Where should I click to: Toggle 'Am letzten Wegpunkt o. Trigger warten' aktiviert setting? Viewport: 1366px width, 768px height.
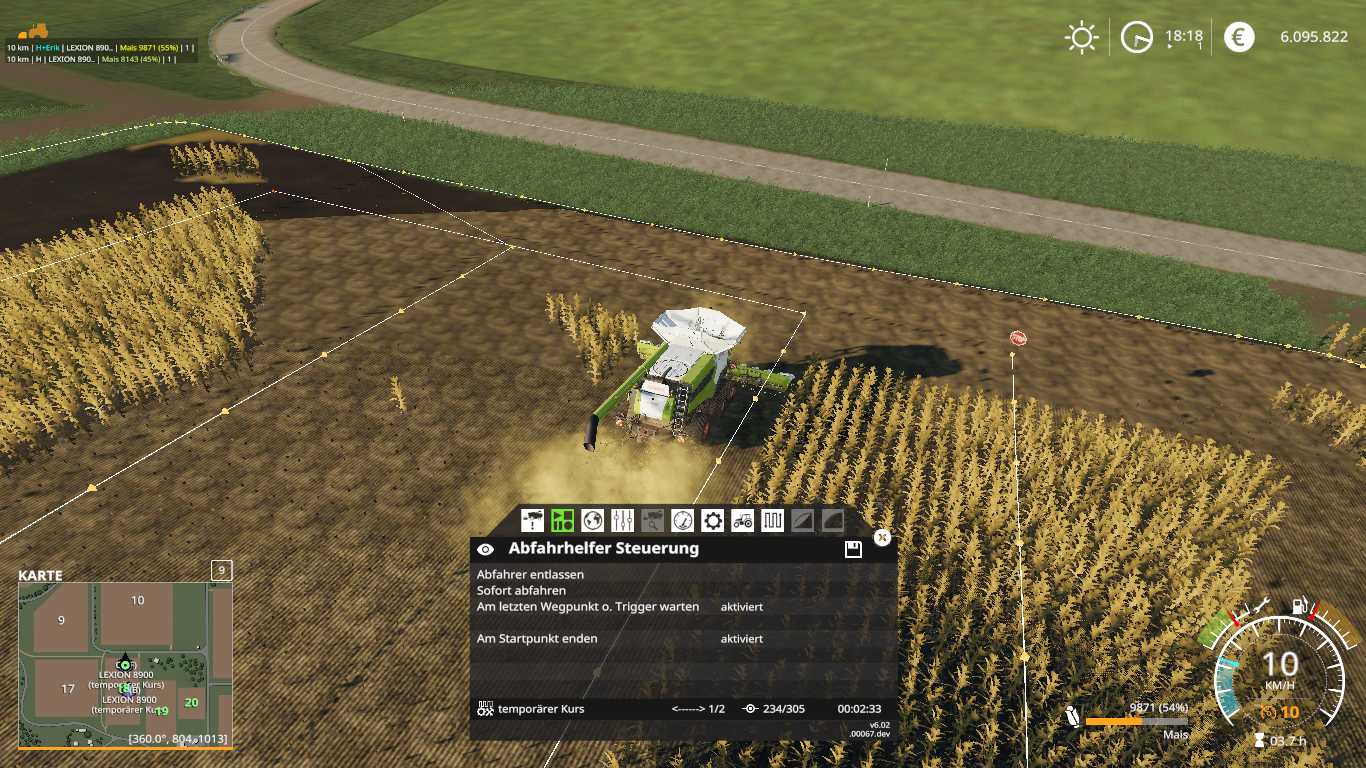tap(741, 607)
